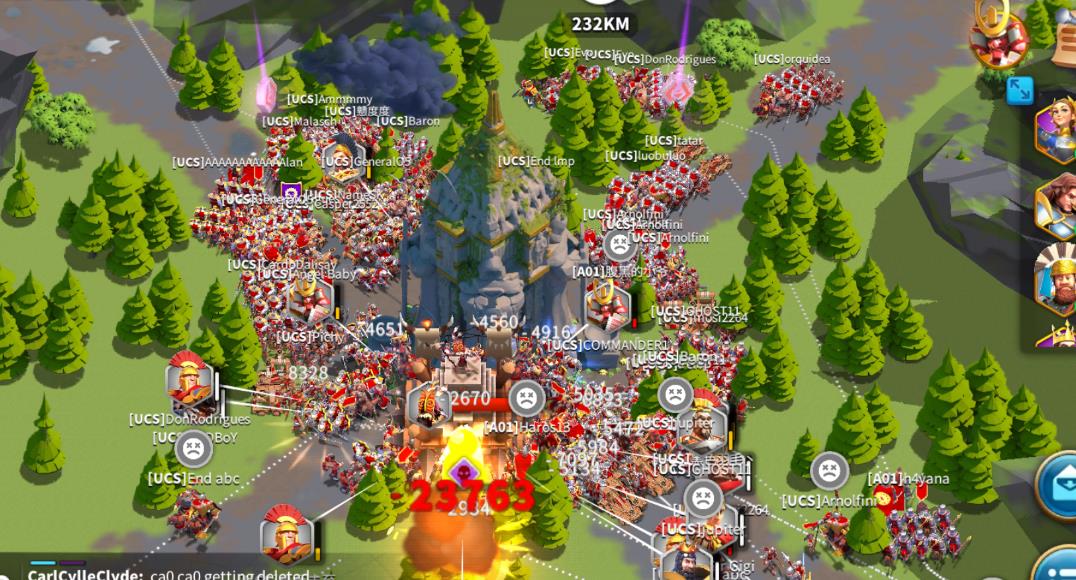1076x580 pixels.
Task: Select the brown-haired armored commander portrait
Action: 1057,206
